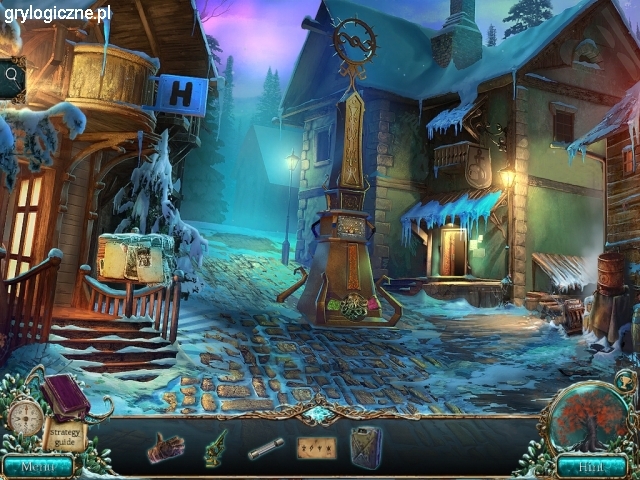
Task: Select the glove inventory item
Action: click(165, 446)
